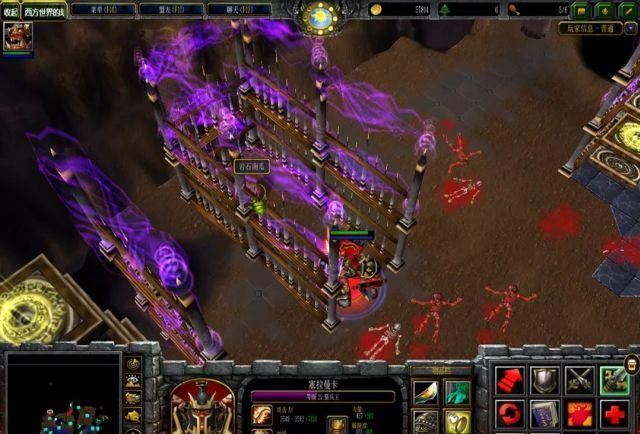Select the green boots inventory item

pyautogui.click(x=457, y=392)
